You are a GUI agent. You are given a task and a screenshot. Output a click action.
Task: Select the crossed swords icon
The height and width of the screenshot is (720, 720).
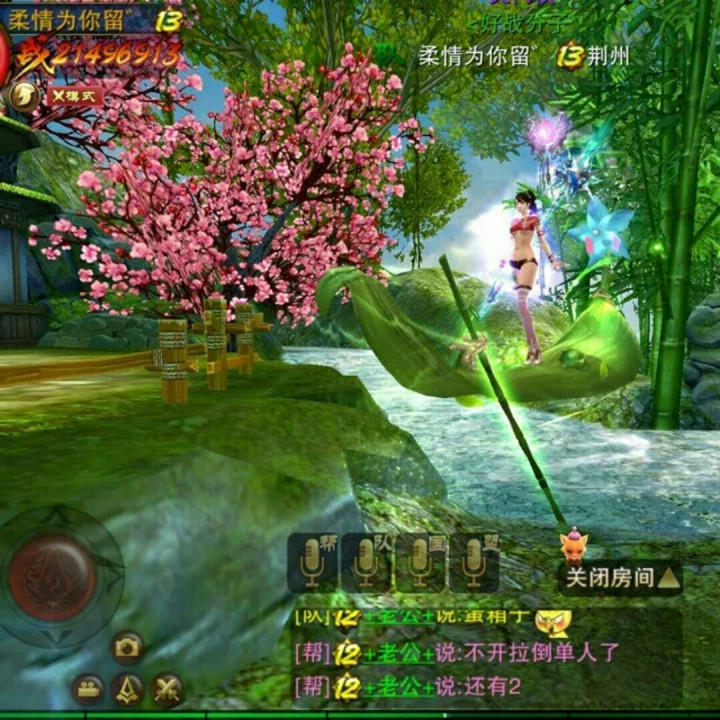coord(166,688)
